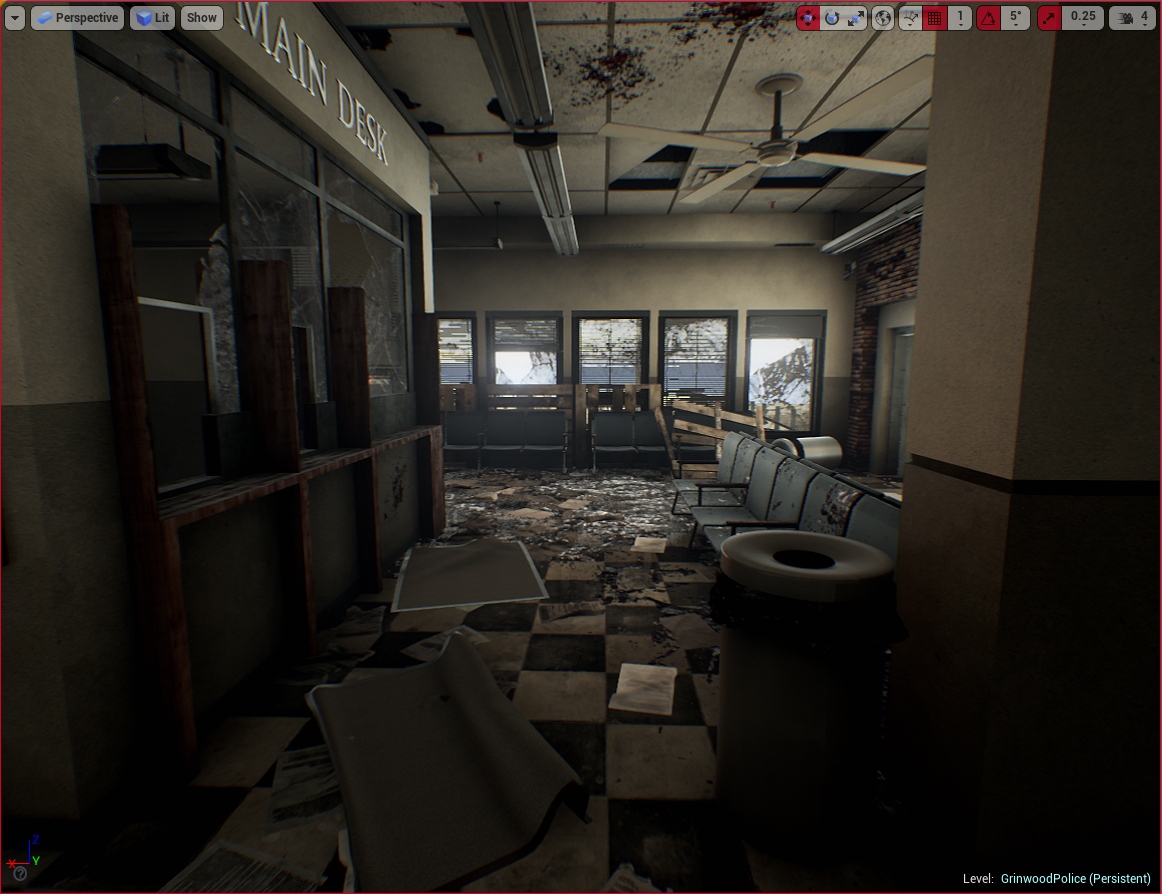Select the translate (move) gizmo tool
The image size is (1162, 894).
click(809, 18)
